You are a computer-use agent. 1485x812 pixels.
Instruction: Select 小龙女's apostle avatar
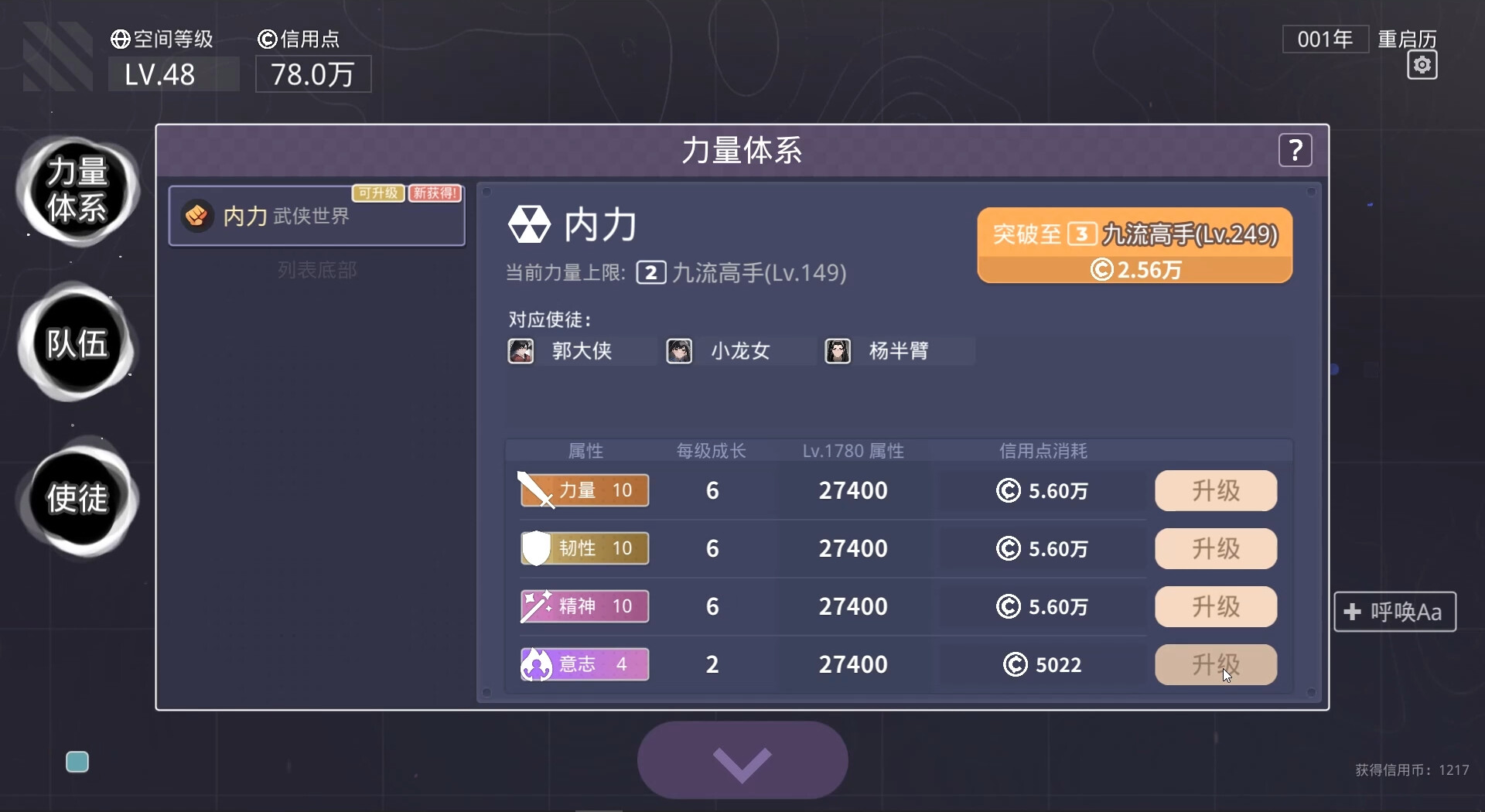point(679,351)
